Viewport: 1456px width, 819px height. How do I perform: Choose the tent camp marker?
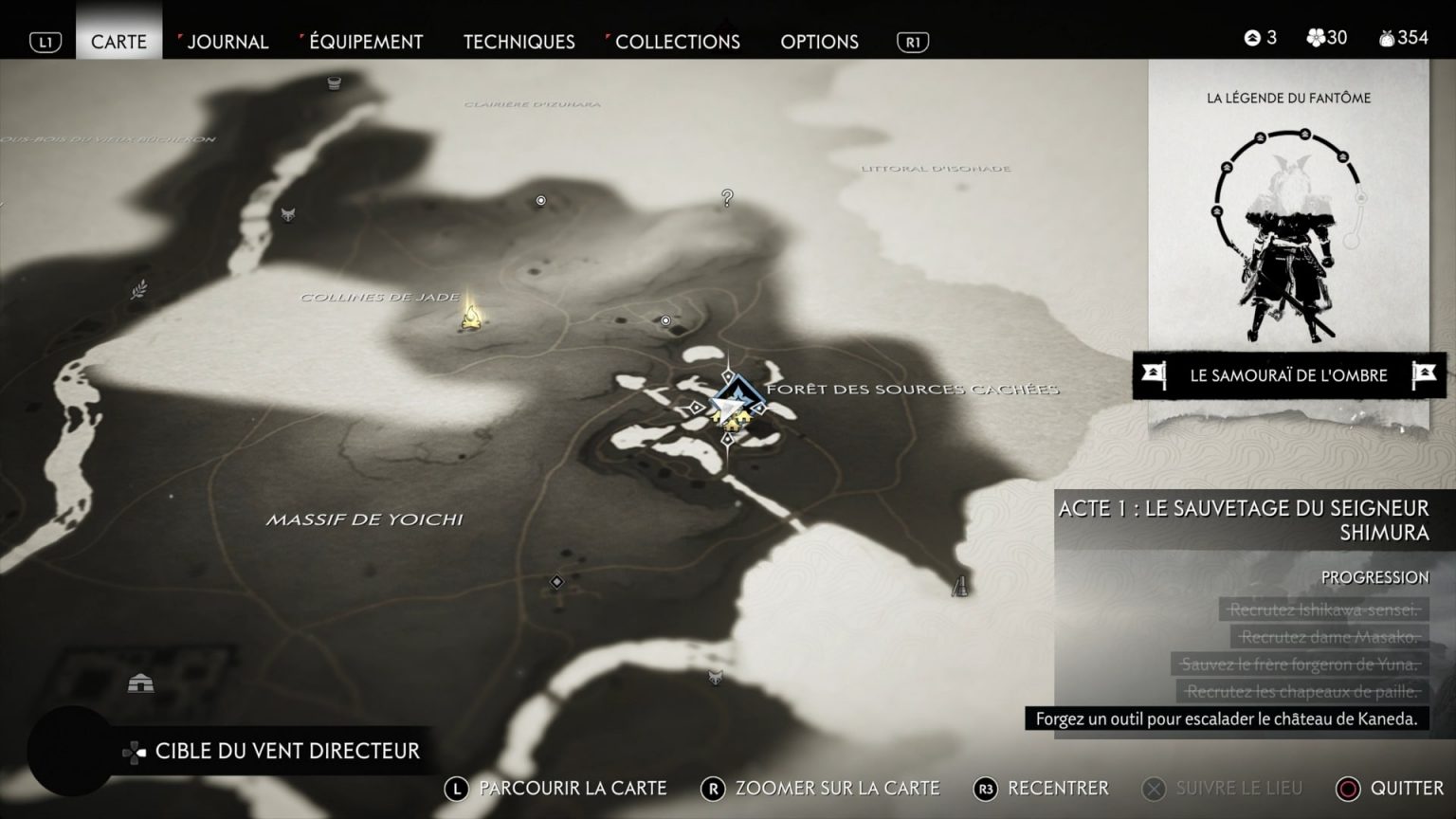(140, 682)
